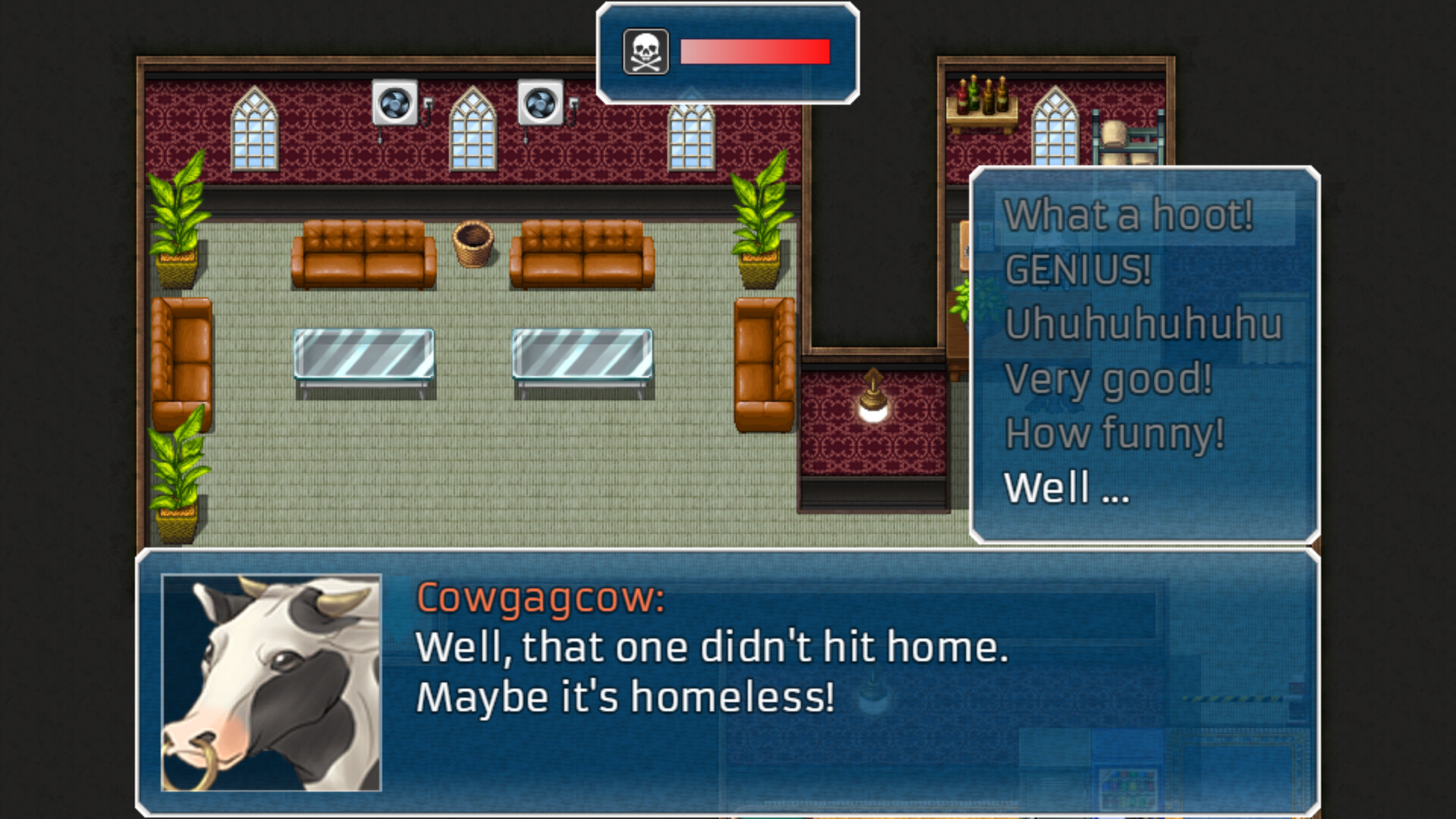
Task: Click the ceiling fan near the left window
Action: click(394, 103)
